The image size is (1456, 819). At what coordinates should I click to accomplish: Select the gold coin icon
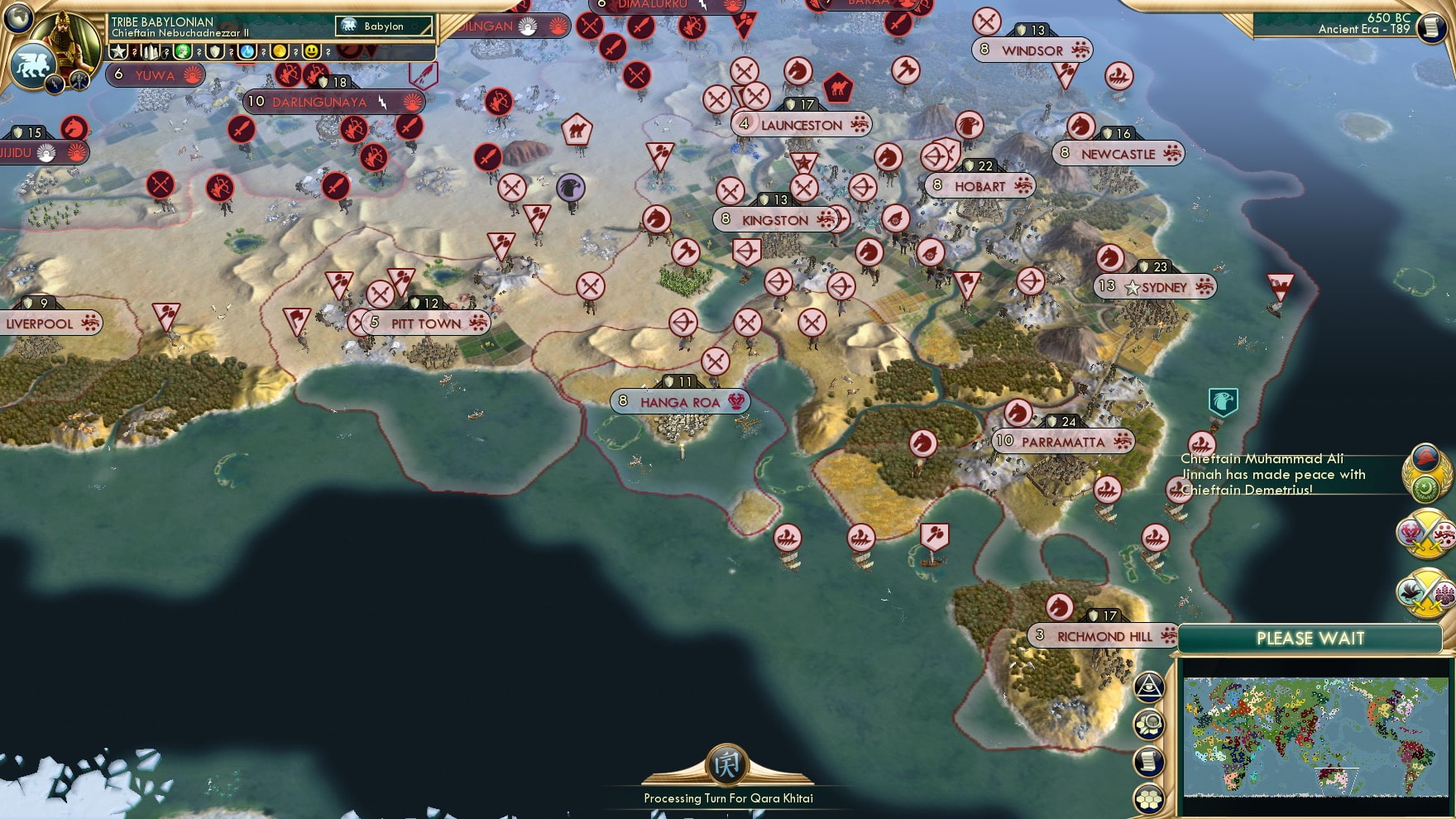click(x=280, y=52)
